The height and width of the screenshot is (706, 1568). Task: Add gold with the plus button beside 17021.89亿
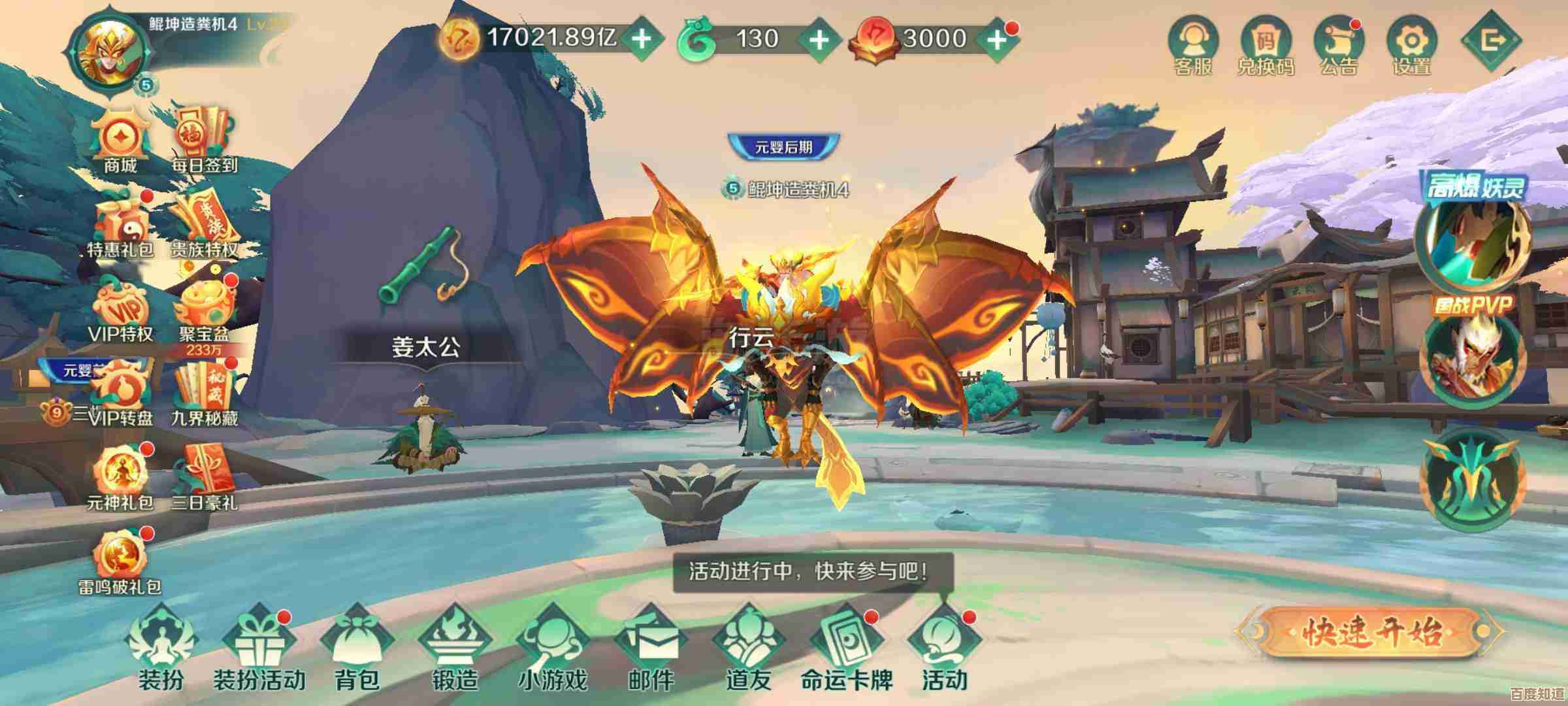click(x=642, y=39)
